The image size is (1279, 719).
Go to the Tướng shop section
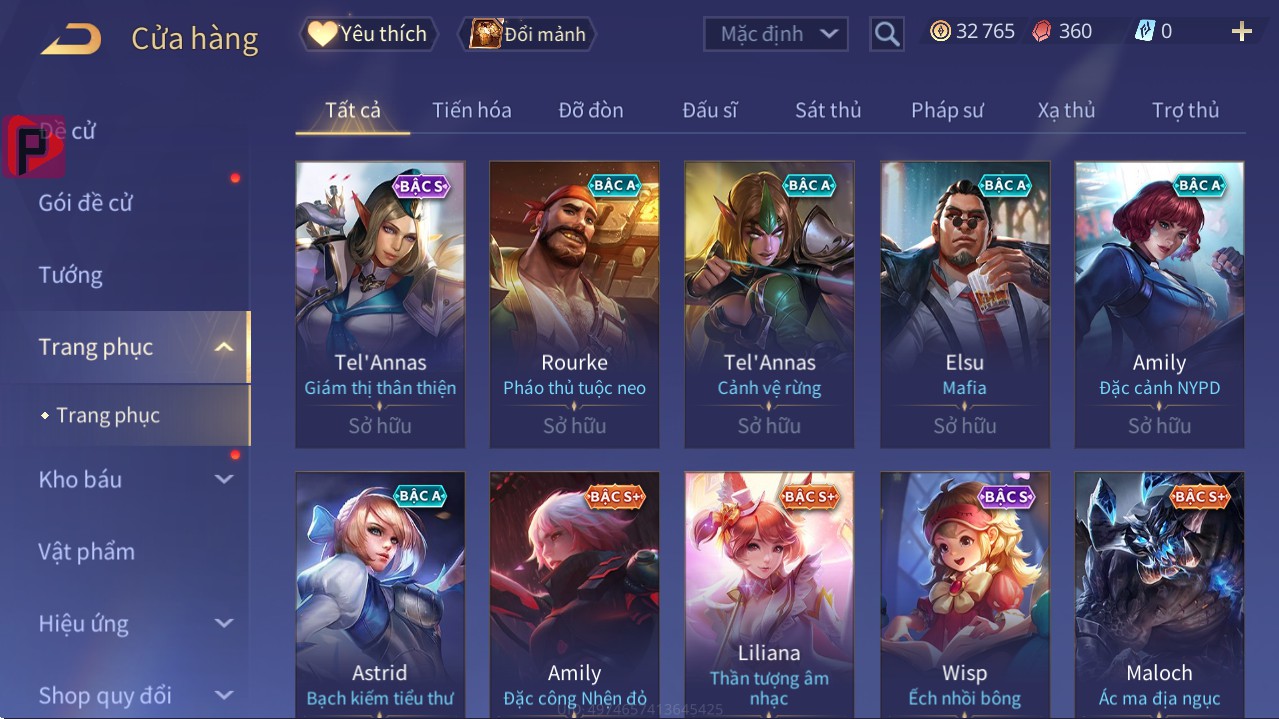tap(71, 275)
